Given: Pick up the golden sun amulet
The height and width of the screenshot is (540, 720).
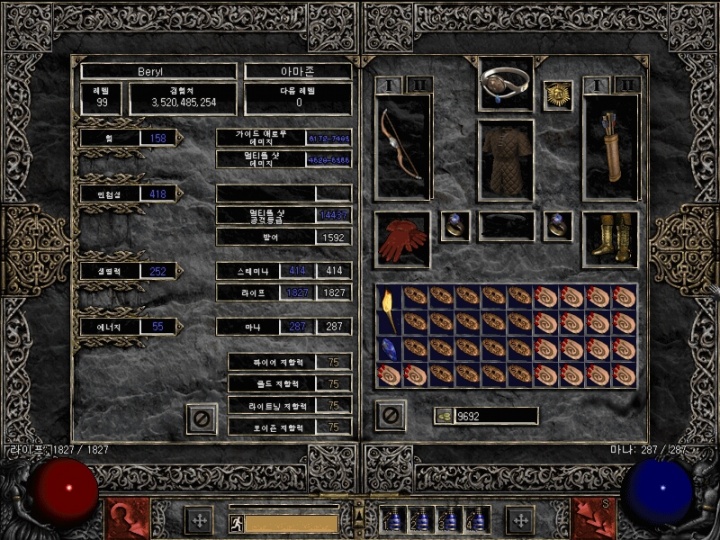Looking at the screenshot, I should coord(556,95).
